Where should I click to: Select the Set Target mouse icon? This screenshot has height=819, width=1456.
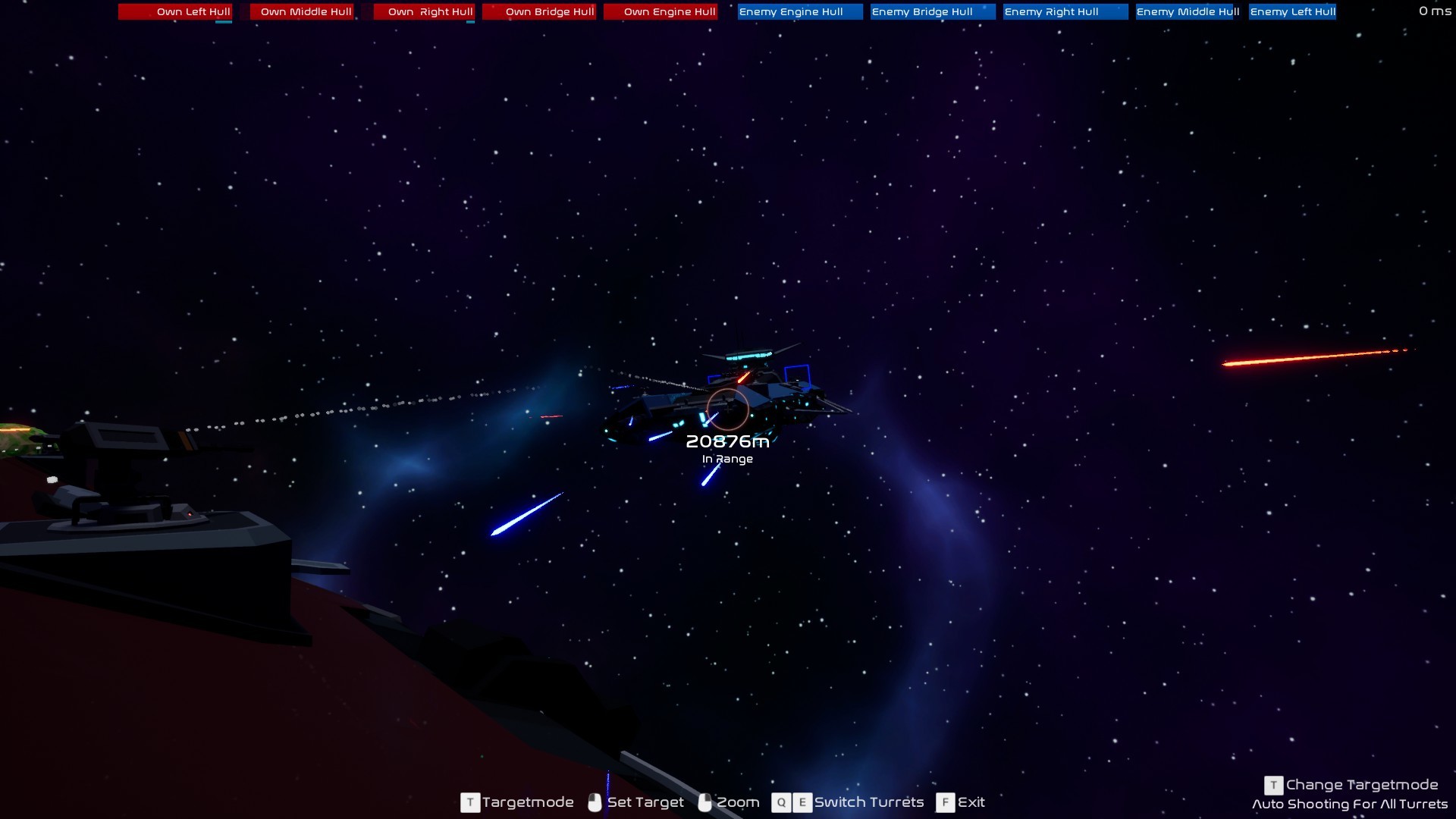(x=595, y=802)
